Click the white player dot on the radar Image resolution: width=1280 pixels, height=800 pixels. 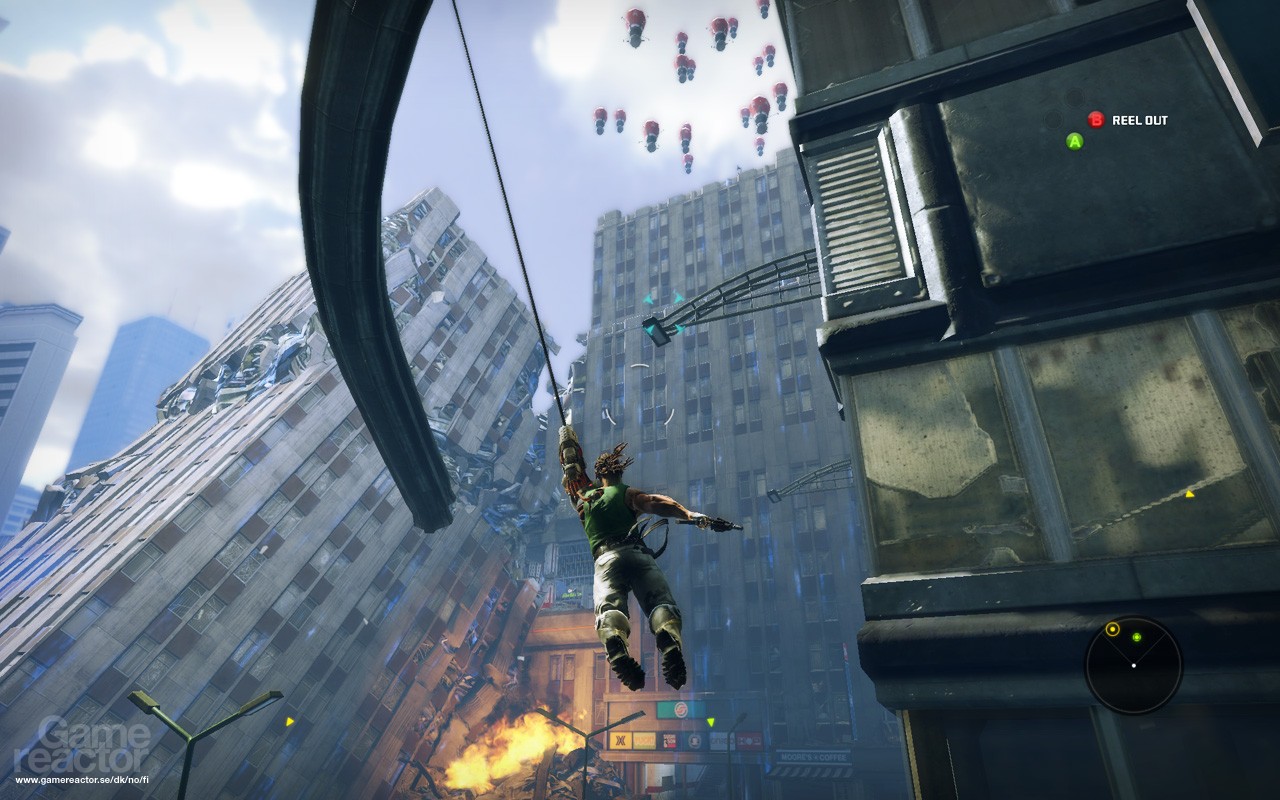point(1134,666)
